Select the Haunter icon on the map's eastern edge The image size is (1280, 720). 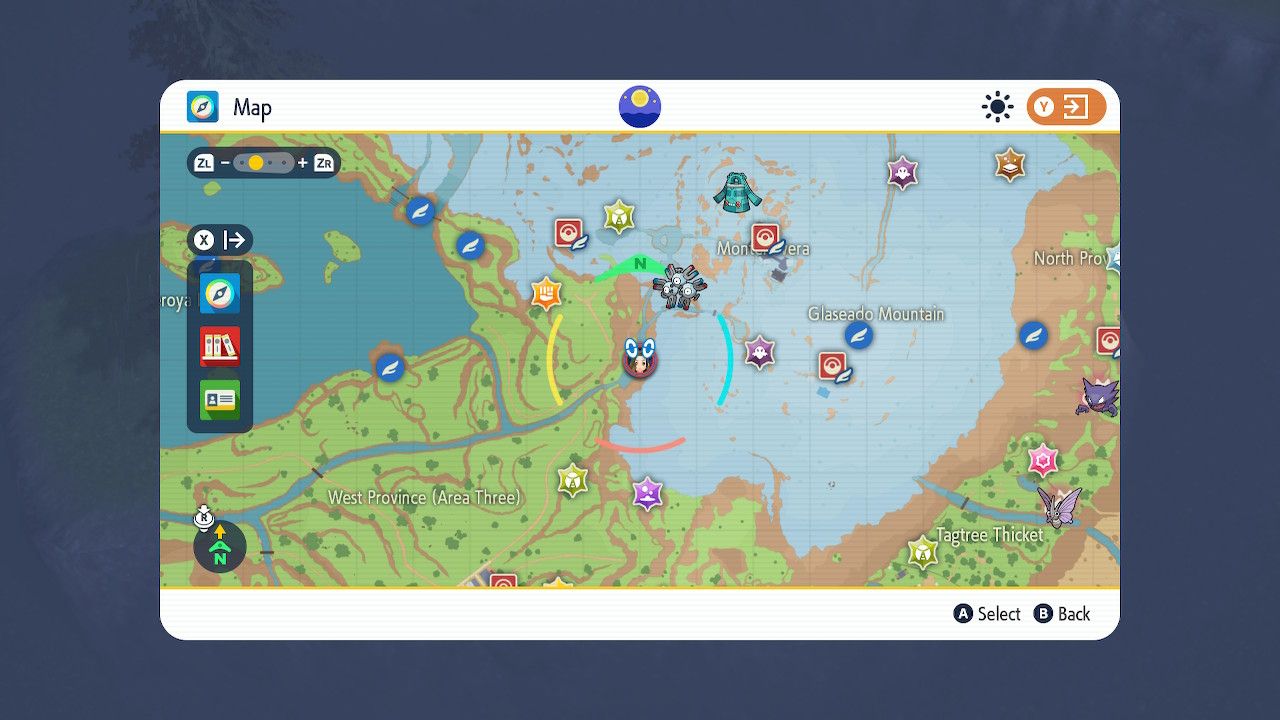tap(1096, 398)
